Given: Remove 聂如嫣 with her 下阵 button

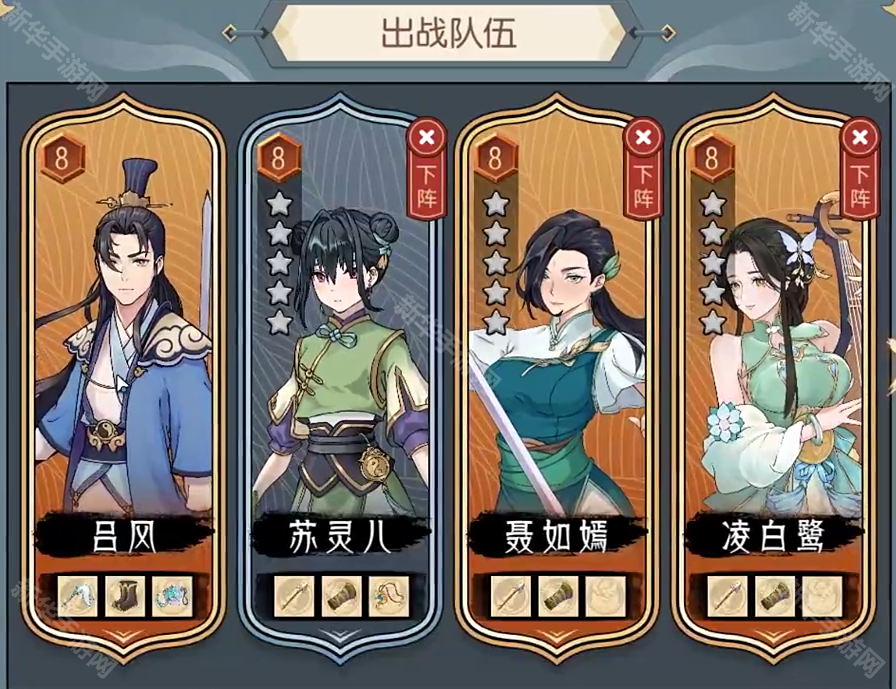Looking at the screenshot, I should point(642,166).
